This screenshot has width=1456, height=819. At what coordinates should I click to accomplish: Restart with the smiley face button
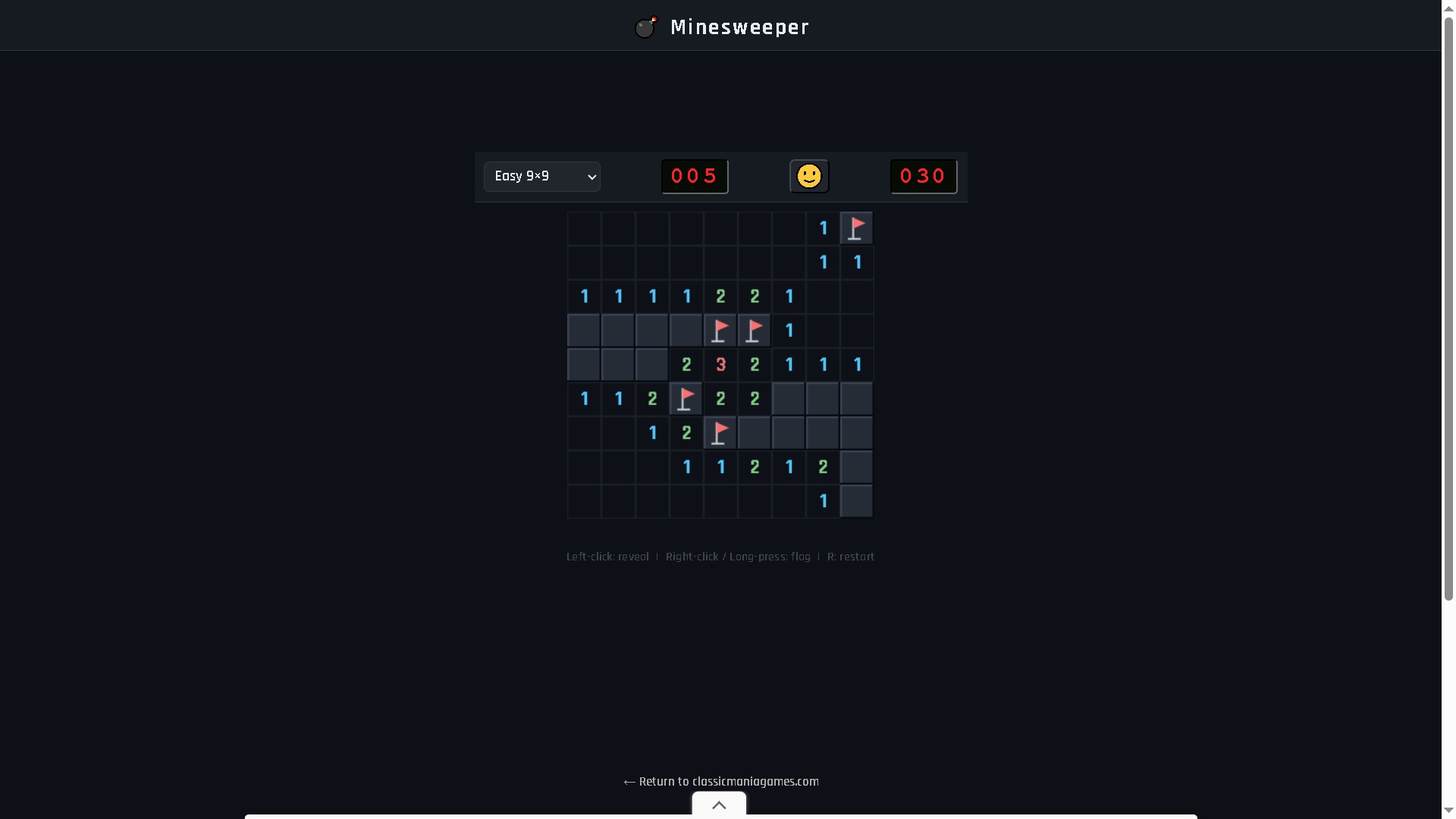point(809,177)
